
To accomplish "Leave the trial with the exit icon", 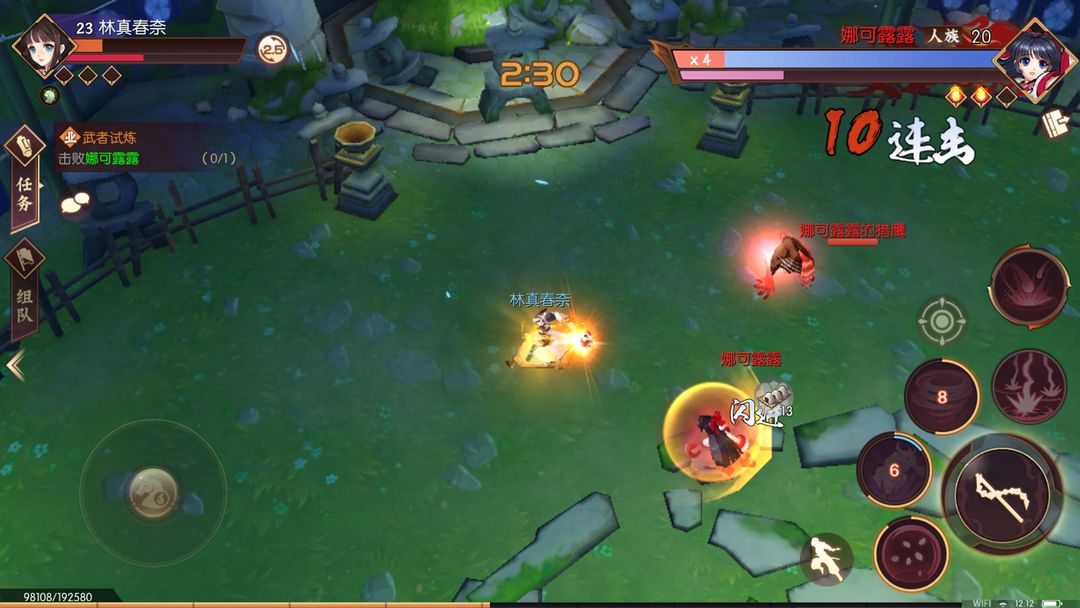I will point(1055,124).
